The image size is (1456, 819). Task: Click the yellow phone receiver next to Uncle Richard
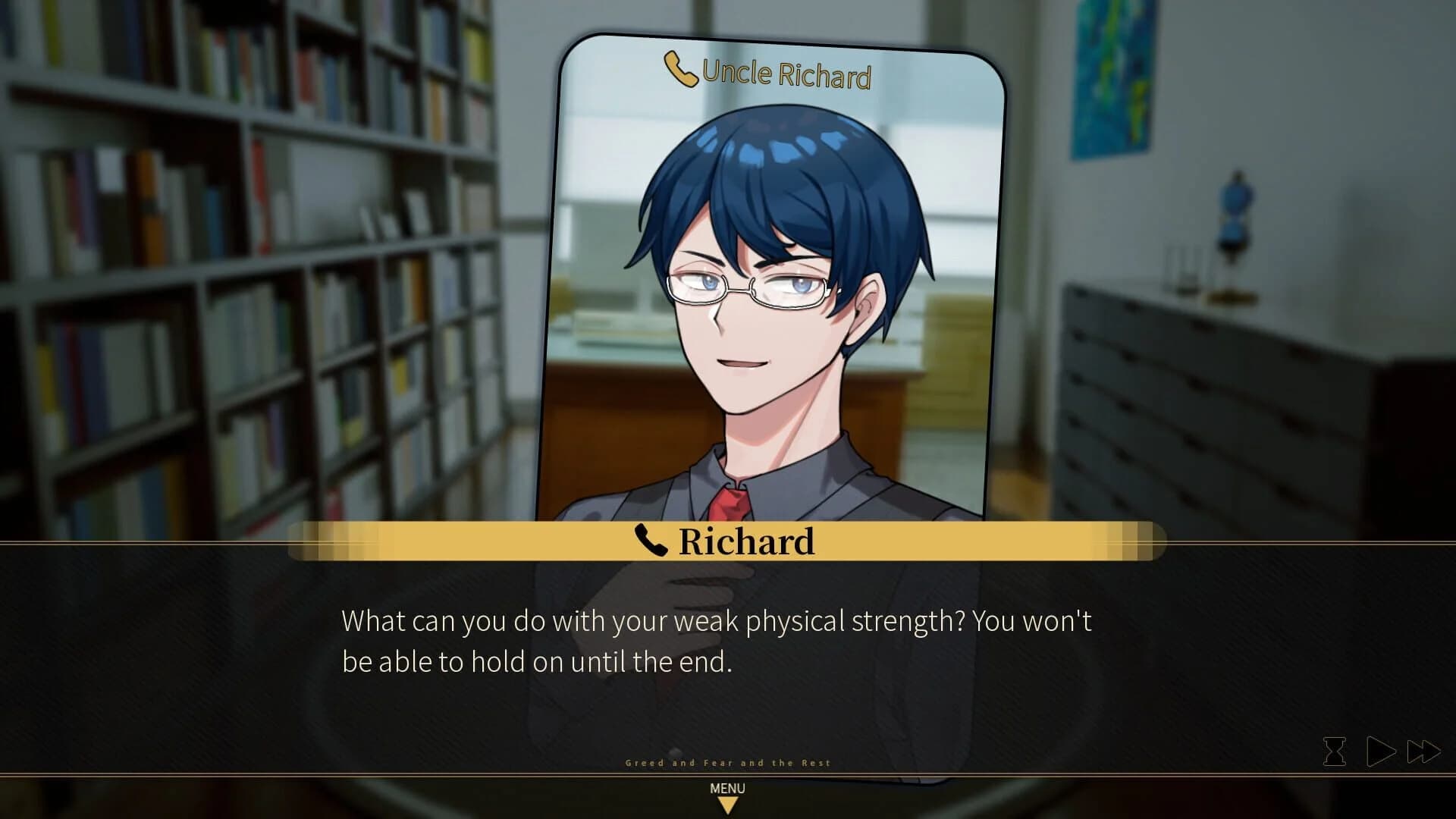click(680, 70)
